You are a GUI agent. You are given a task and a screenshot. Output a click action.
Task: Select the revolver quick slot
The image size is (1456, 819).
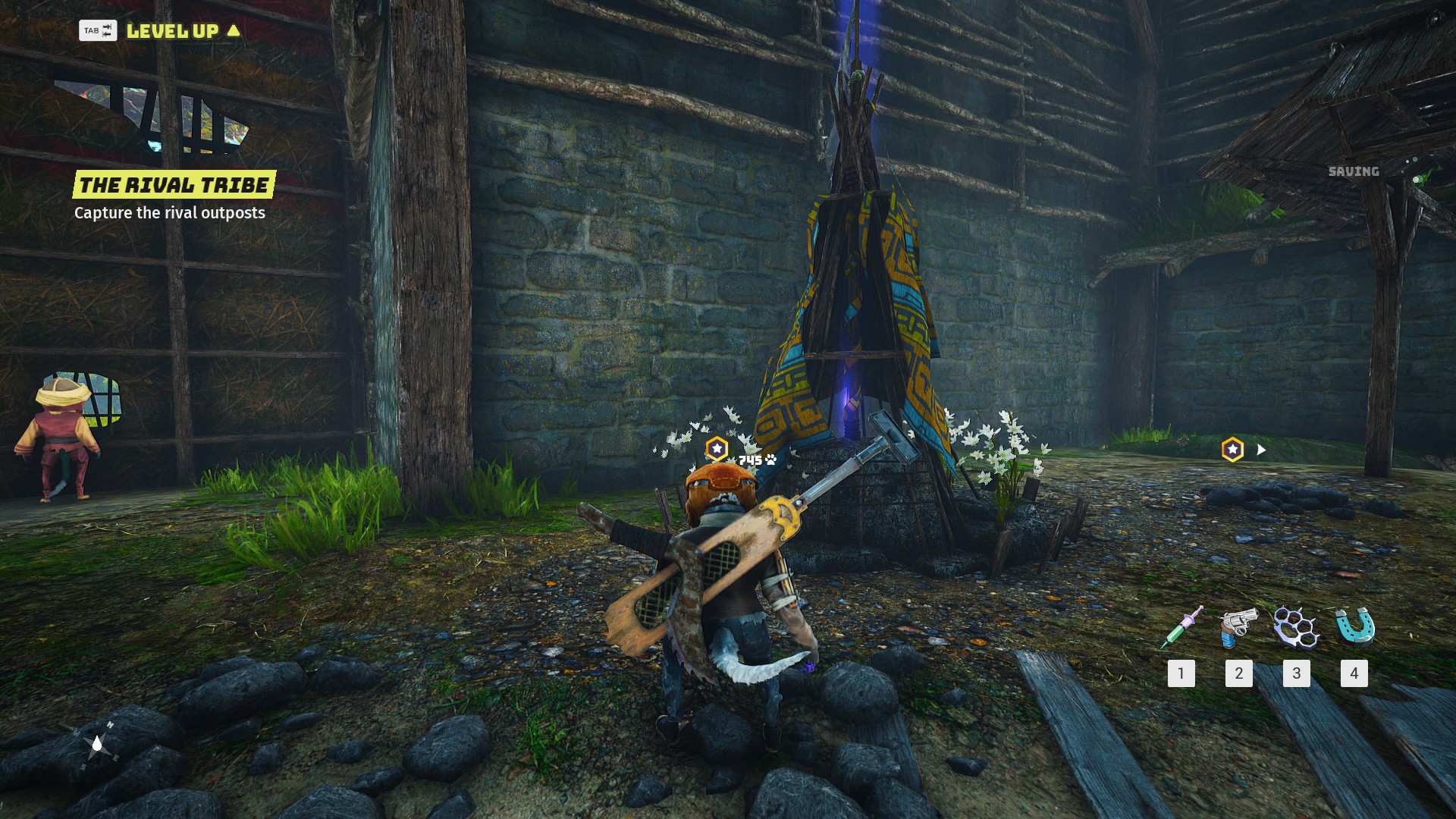(x=1238, y=628)
